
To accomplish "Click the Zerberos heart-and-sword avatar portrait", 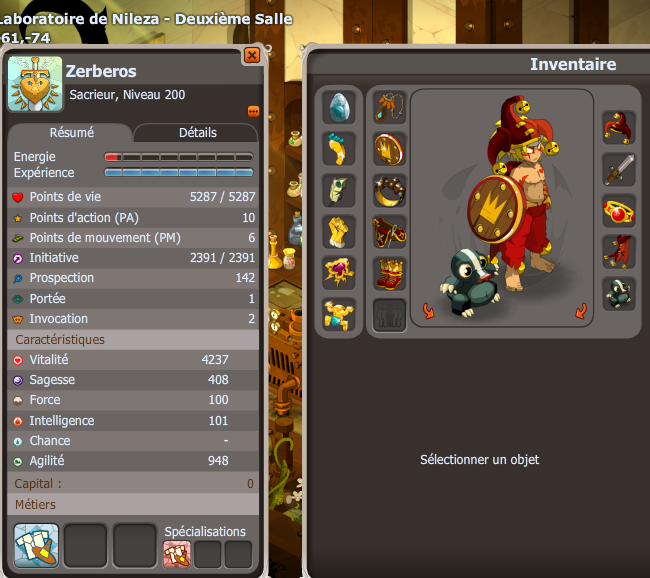I will [x=36, y=84].
